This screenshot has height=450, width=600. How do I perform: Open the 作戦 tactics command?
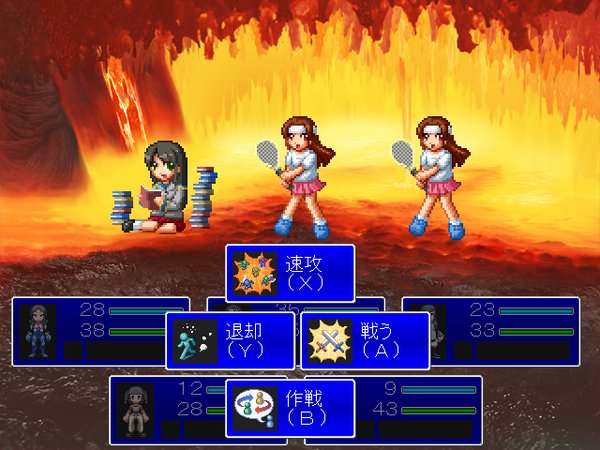(x=290, y=408)
